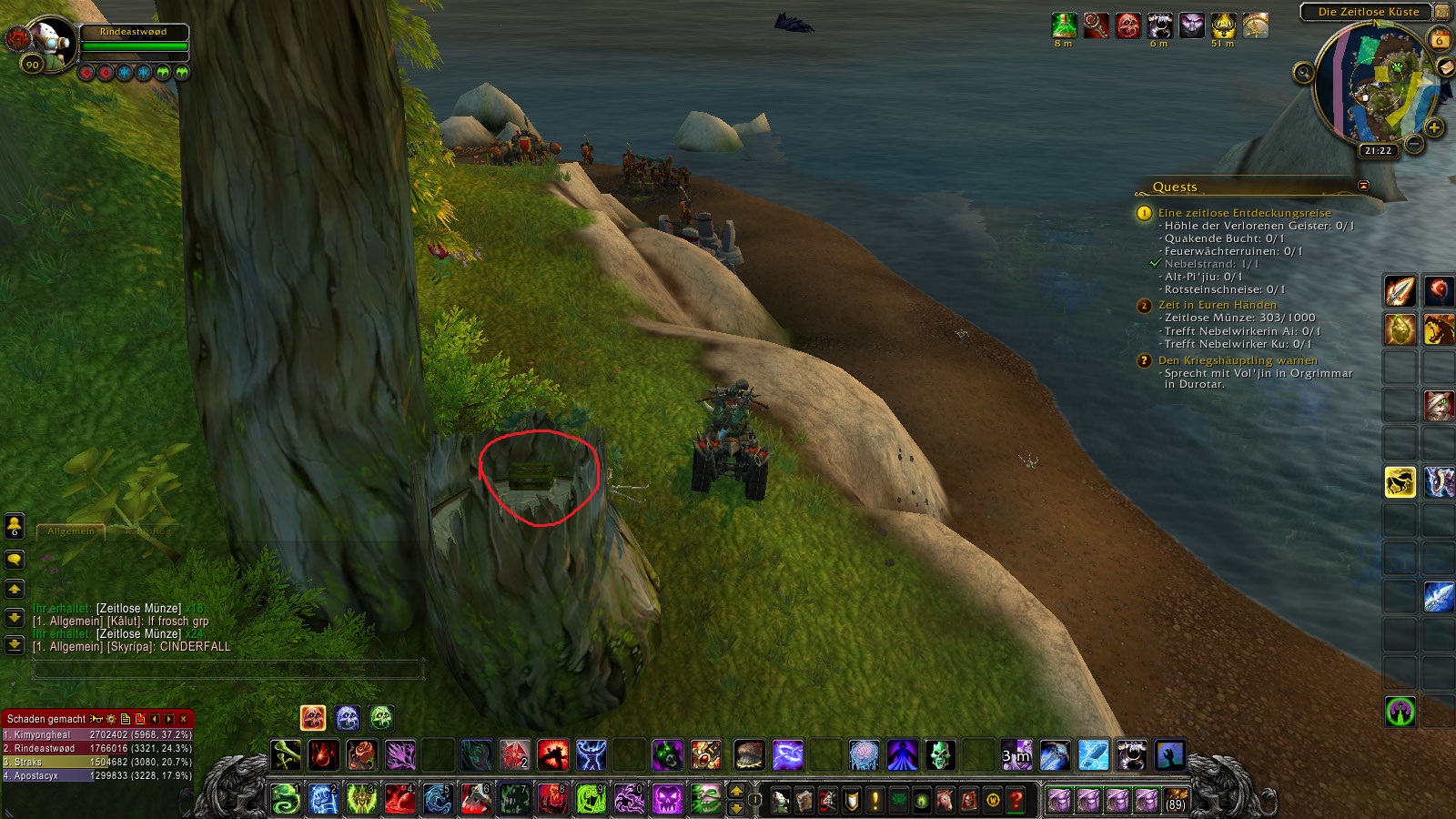This screenshot has width=1456, height=819.
Task: Activate the purple skull face ability
Action: [x=667, y=799]
